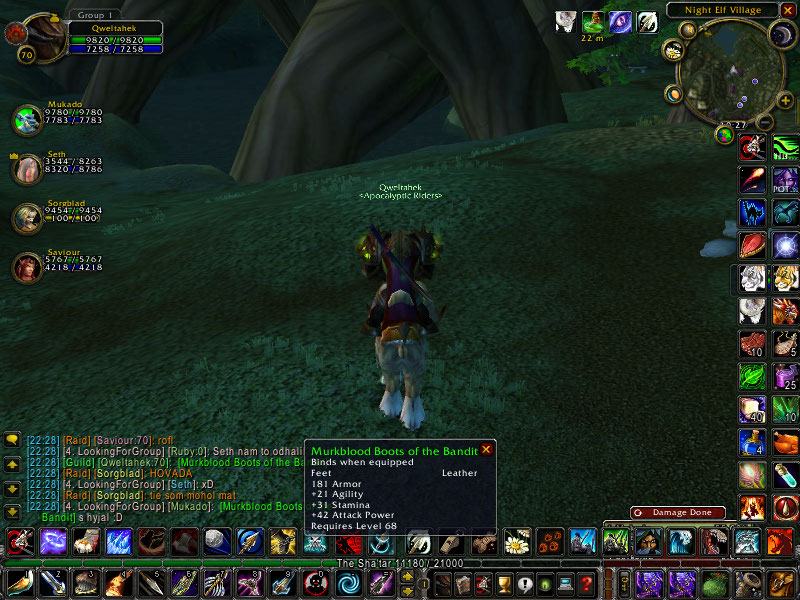The width and height of the screenshot is (800, 600).
Task: Target party member Mukado's portrait
Action: click(x=26, y=120)
